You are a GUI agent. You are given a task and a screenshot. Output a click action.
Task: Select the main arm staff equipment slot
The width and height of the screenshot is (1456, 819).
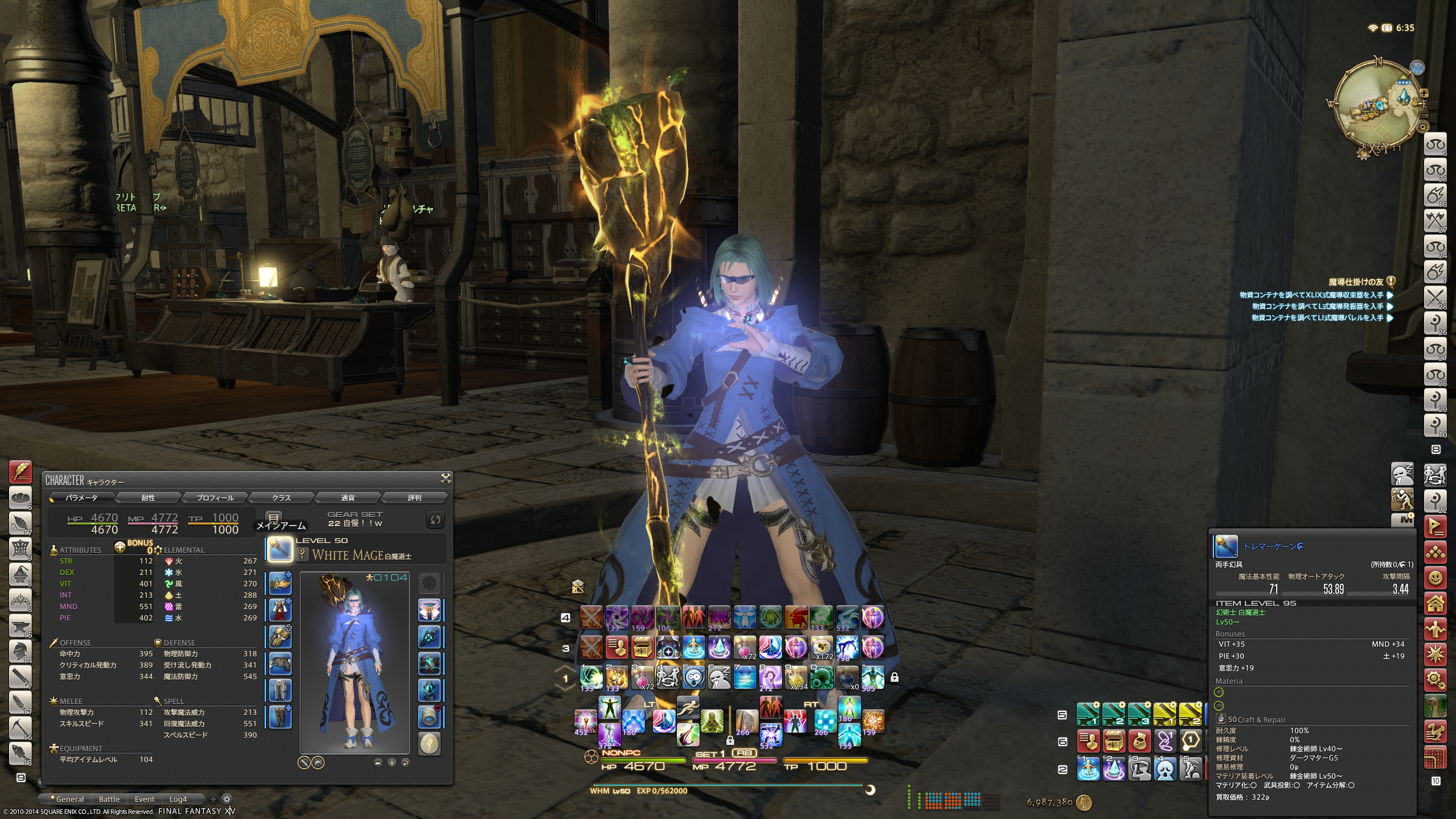click(x=280, y=549)
